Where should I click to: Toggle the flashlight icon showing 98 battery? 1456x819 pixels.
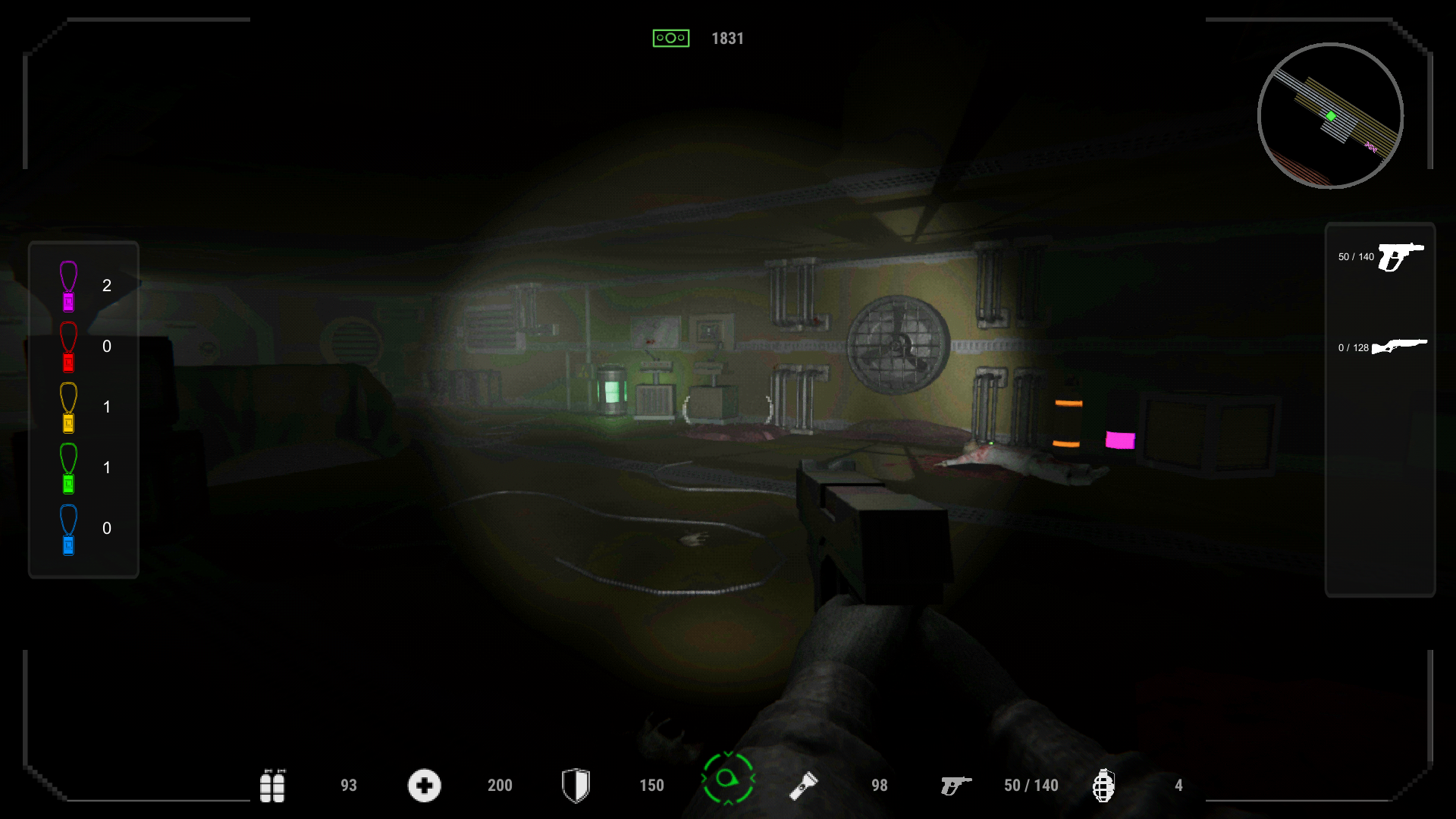click(x=804, y=786)
